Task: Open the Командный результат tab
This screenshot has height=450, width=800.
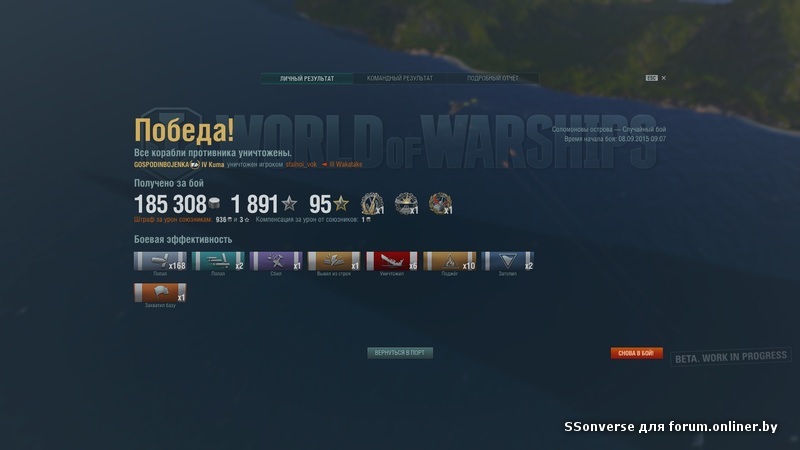Action: click(400, 78)
